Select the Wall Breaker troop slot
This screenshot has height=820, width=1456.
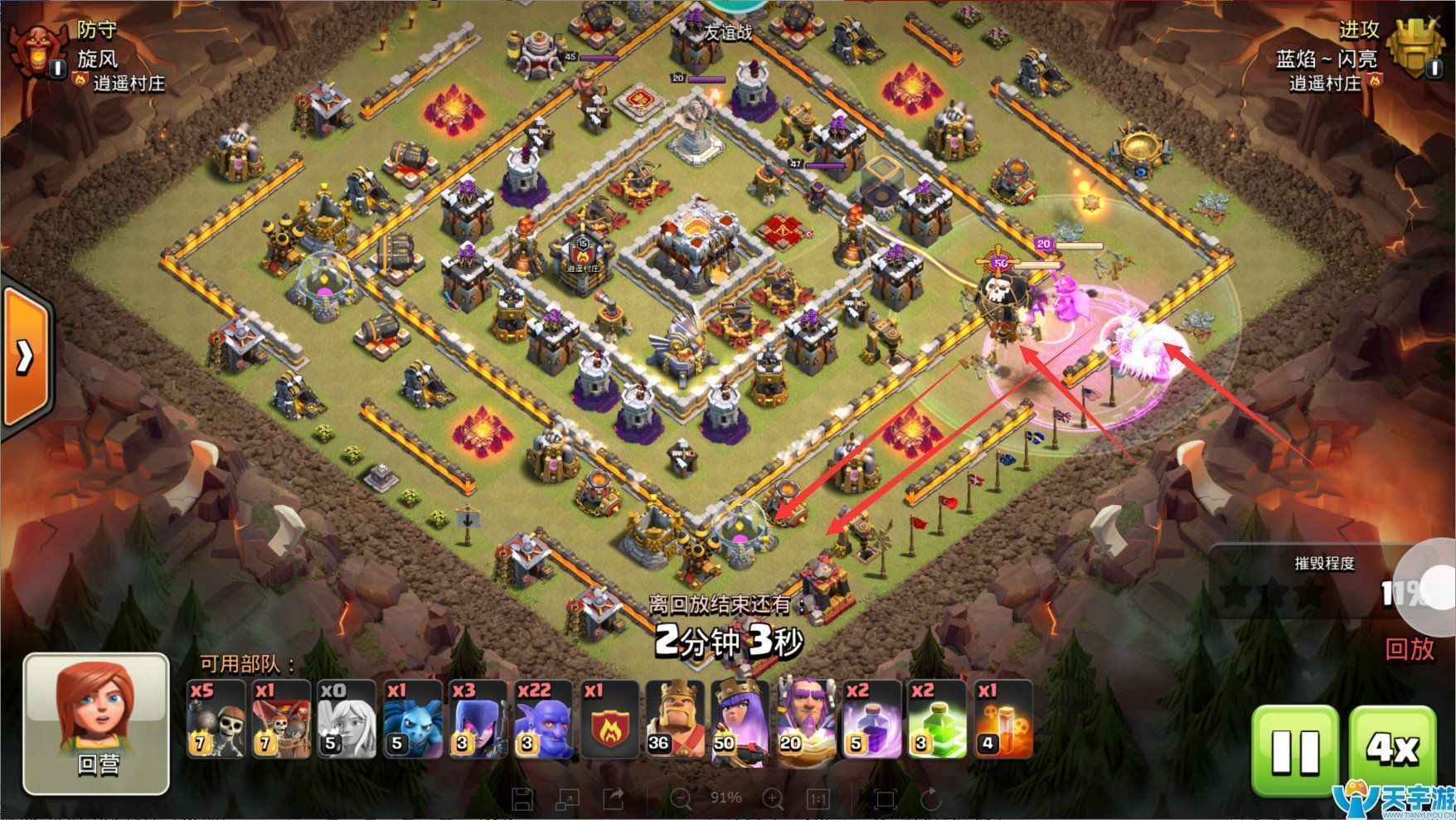[x=216, y=719]
